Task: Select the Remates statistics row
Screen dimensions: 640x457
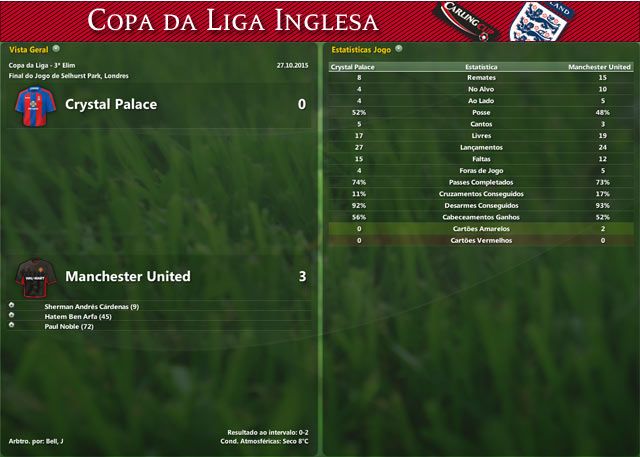Action: click(x=481, y=77)
